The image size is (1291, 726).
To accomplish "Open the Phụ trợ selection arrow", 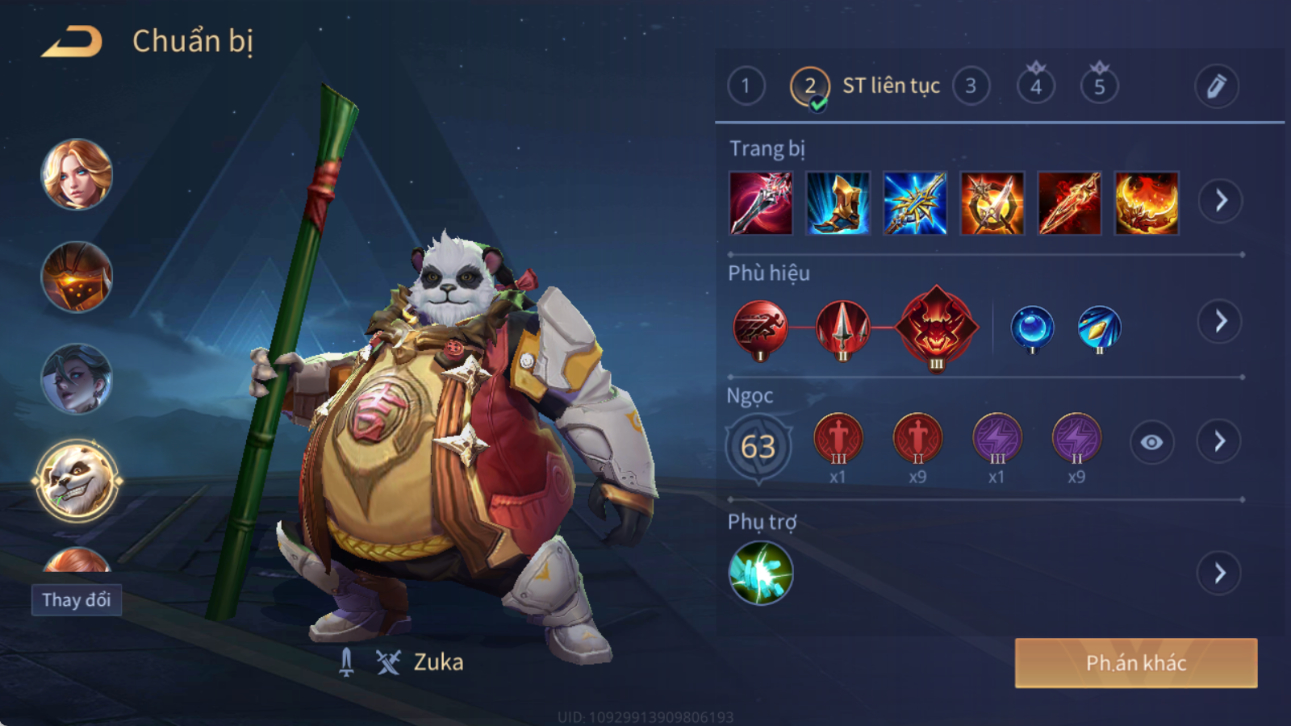I will click(x=1219, y=573).
